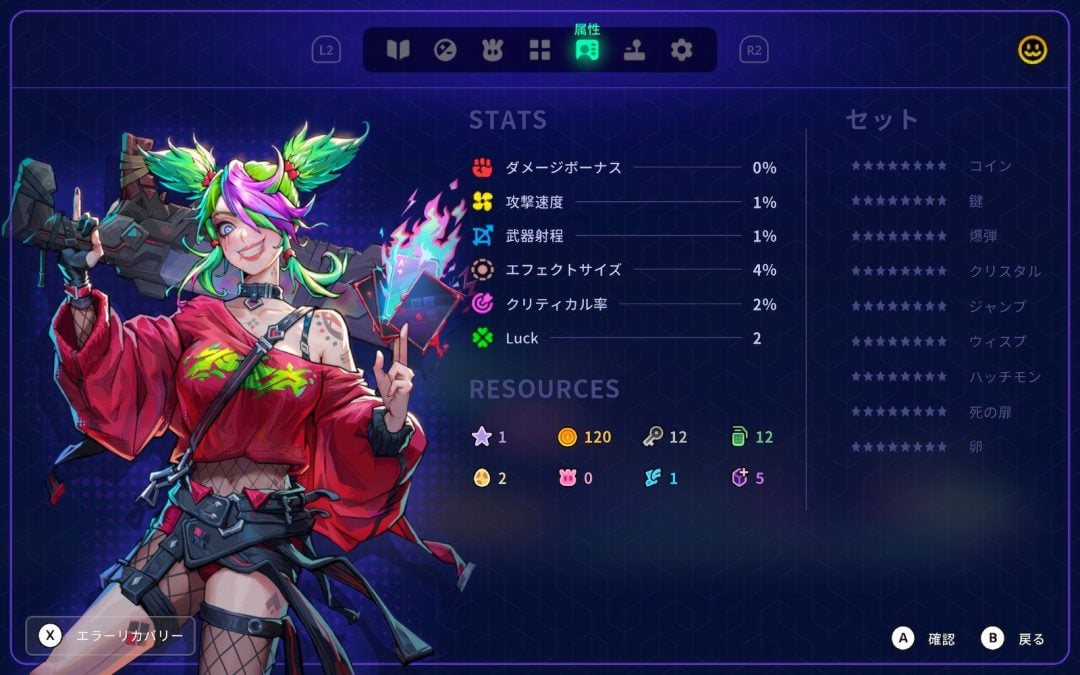Viewport: 1080px width, 675px height.
Task: Switch to the joystick controls tab
Action: click(x=634, y=50)
